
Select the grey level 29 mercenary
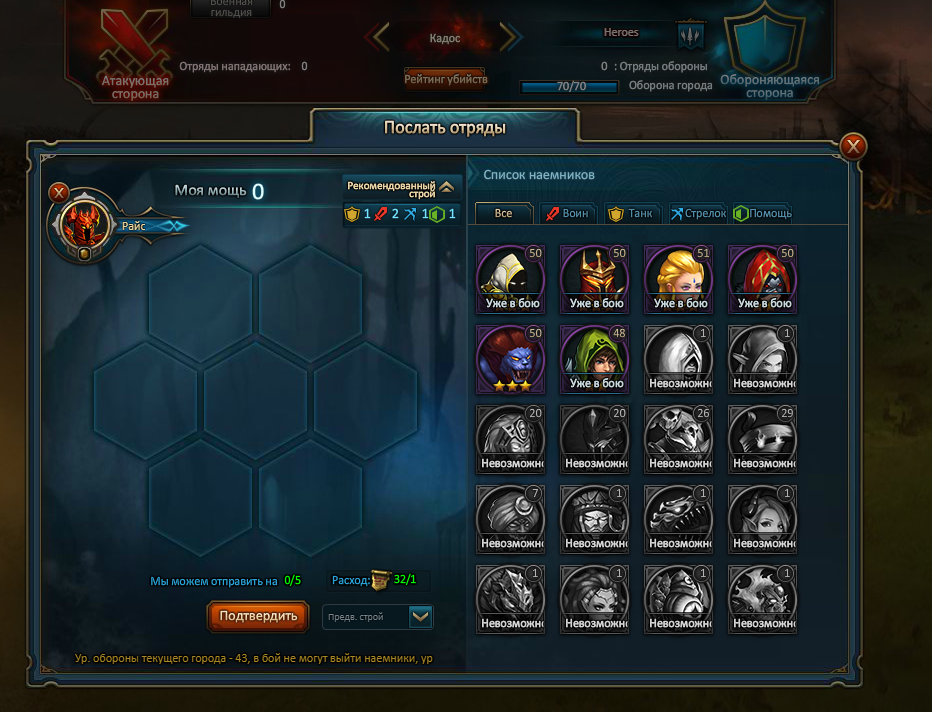coord(764,438)
